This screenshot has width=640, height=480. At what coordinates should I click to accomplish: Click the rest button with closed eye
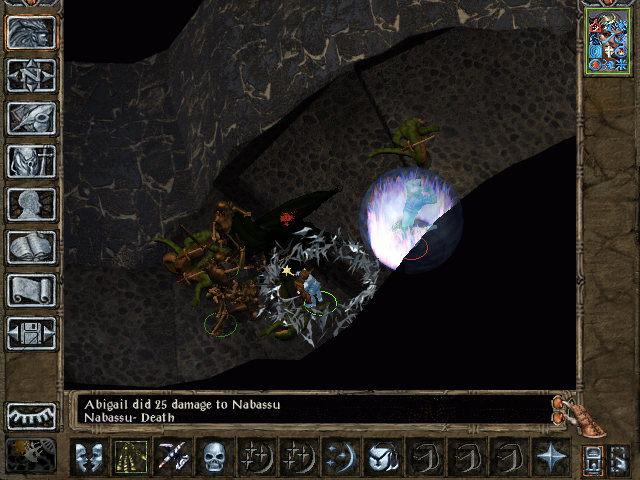pyautogui.click(x=31, y=415)
